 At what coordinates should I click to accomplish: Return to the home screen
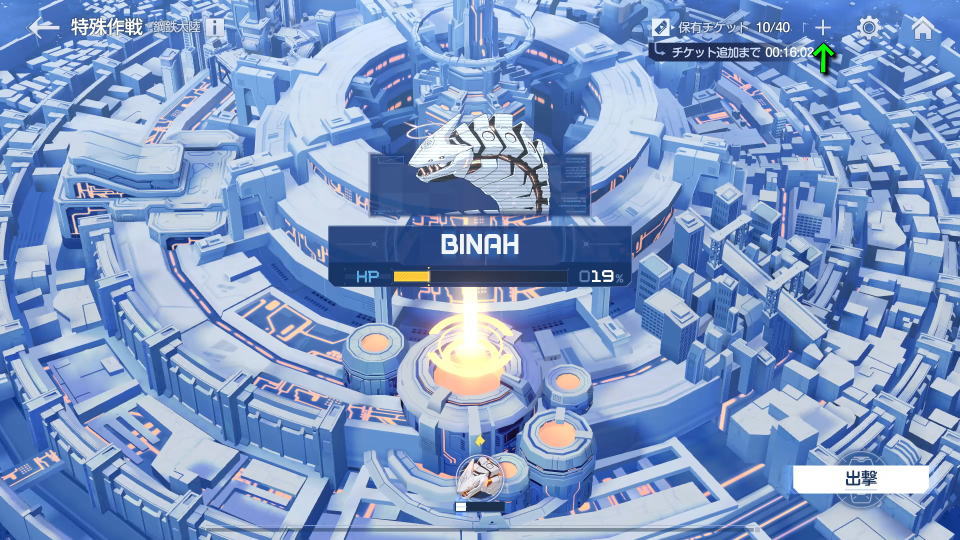[922, 27]
